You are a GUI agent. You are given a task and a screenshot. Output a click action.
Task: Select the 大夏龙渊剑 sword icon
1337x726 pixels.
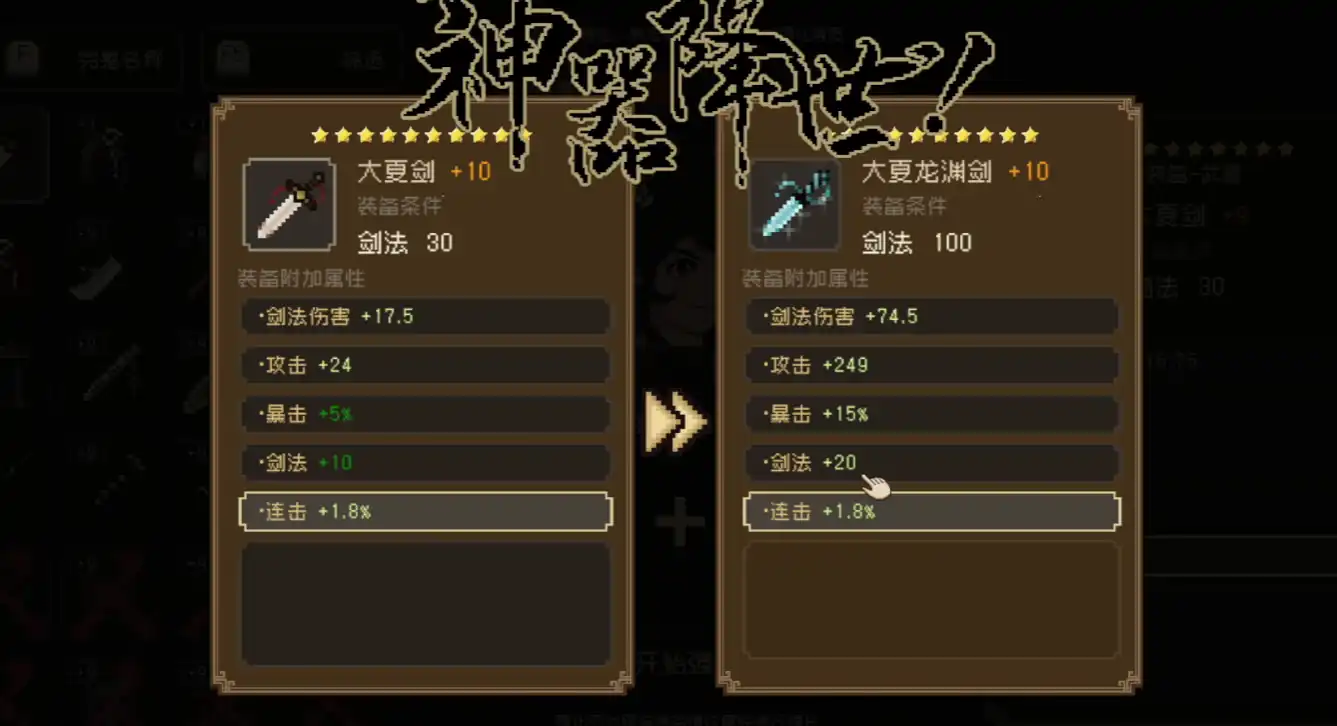pyautogui.click(x=794, y=205)
